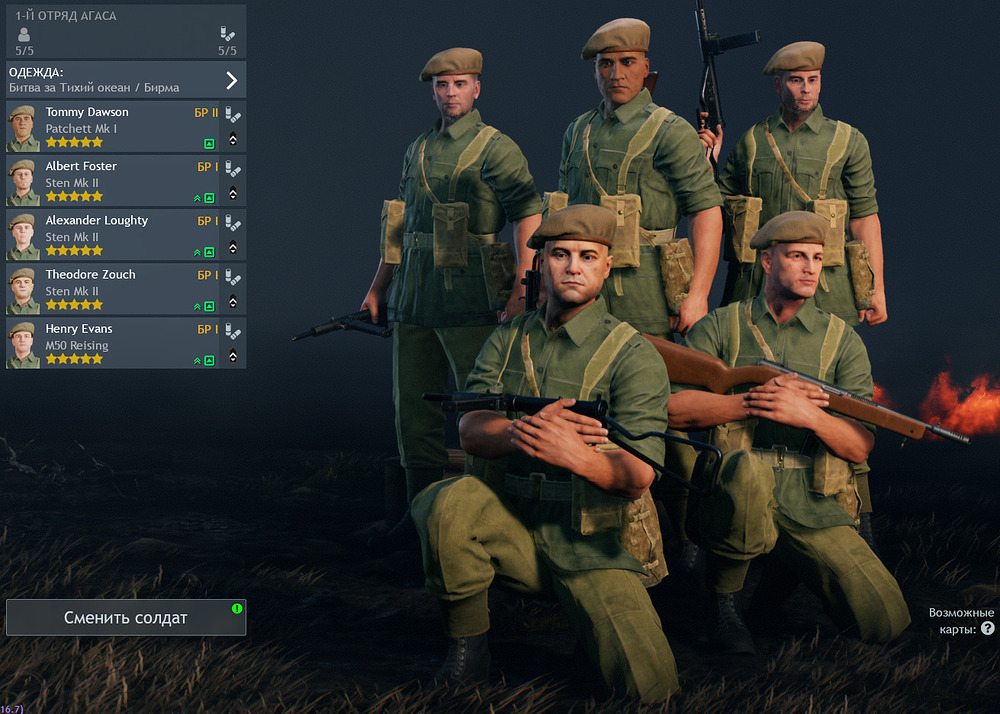The image size is (1000, 714).
Task: Choose Alexander Loughty from the squad list
Action: 112,235
